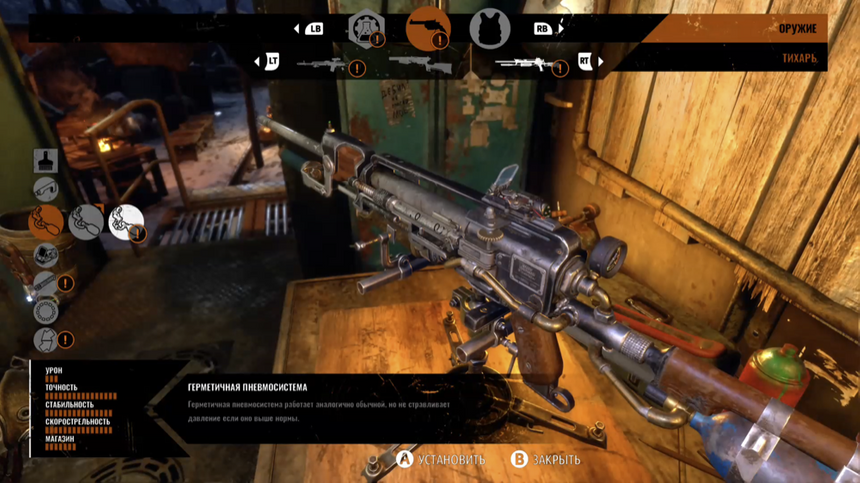Choose the middle weapon without alert badge
860x483 pixels.
tap(419, 63)
